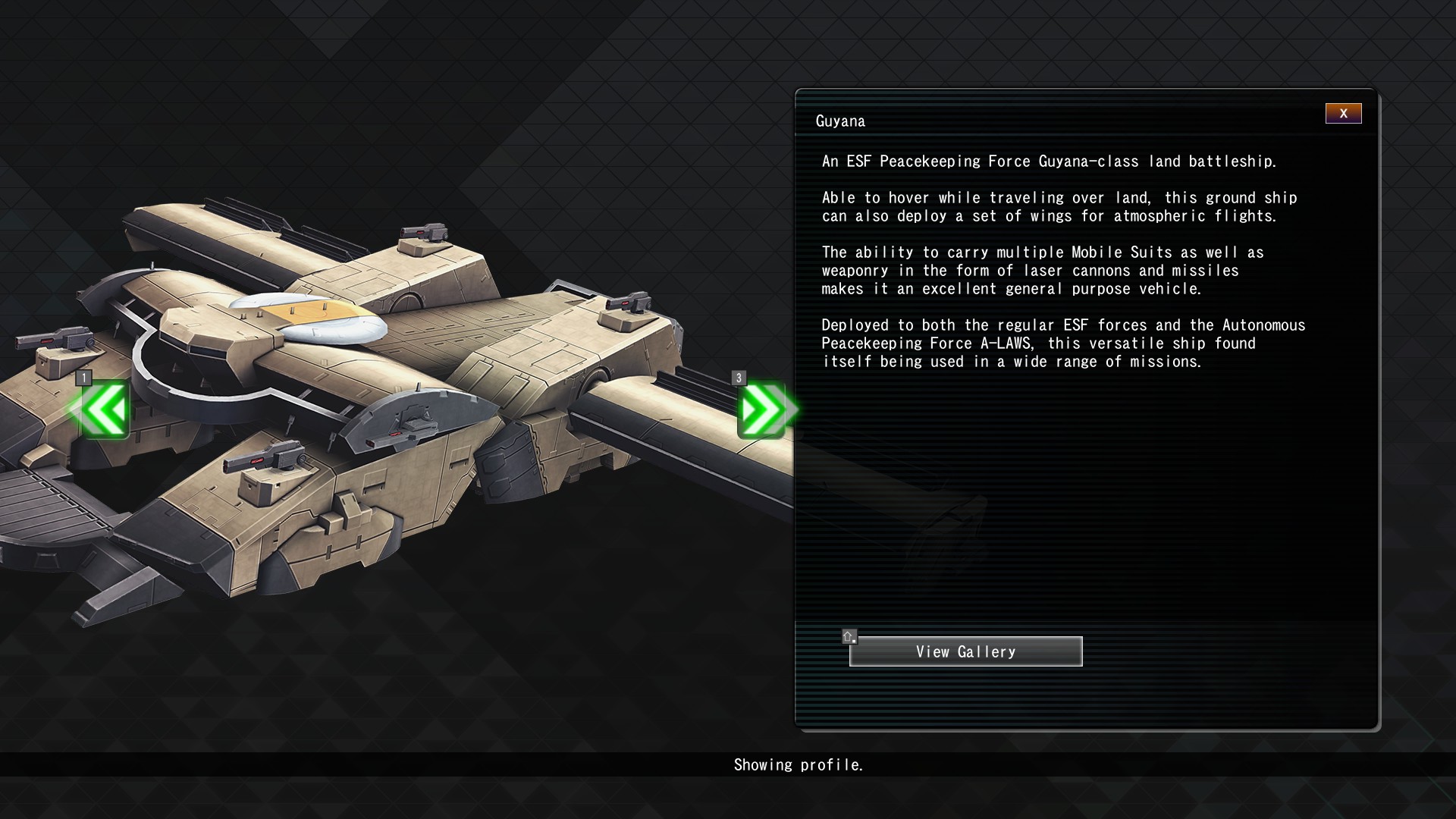This screenshot has height=819, width=1456.
Task: Open the View Gallery button
Action: point(965,651)
